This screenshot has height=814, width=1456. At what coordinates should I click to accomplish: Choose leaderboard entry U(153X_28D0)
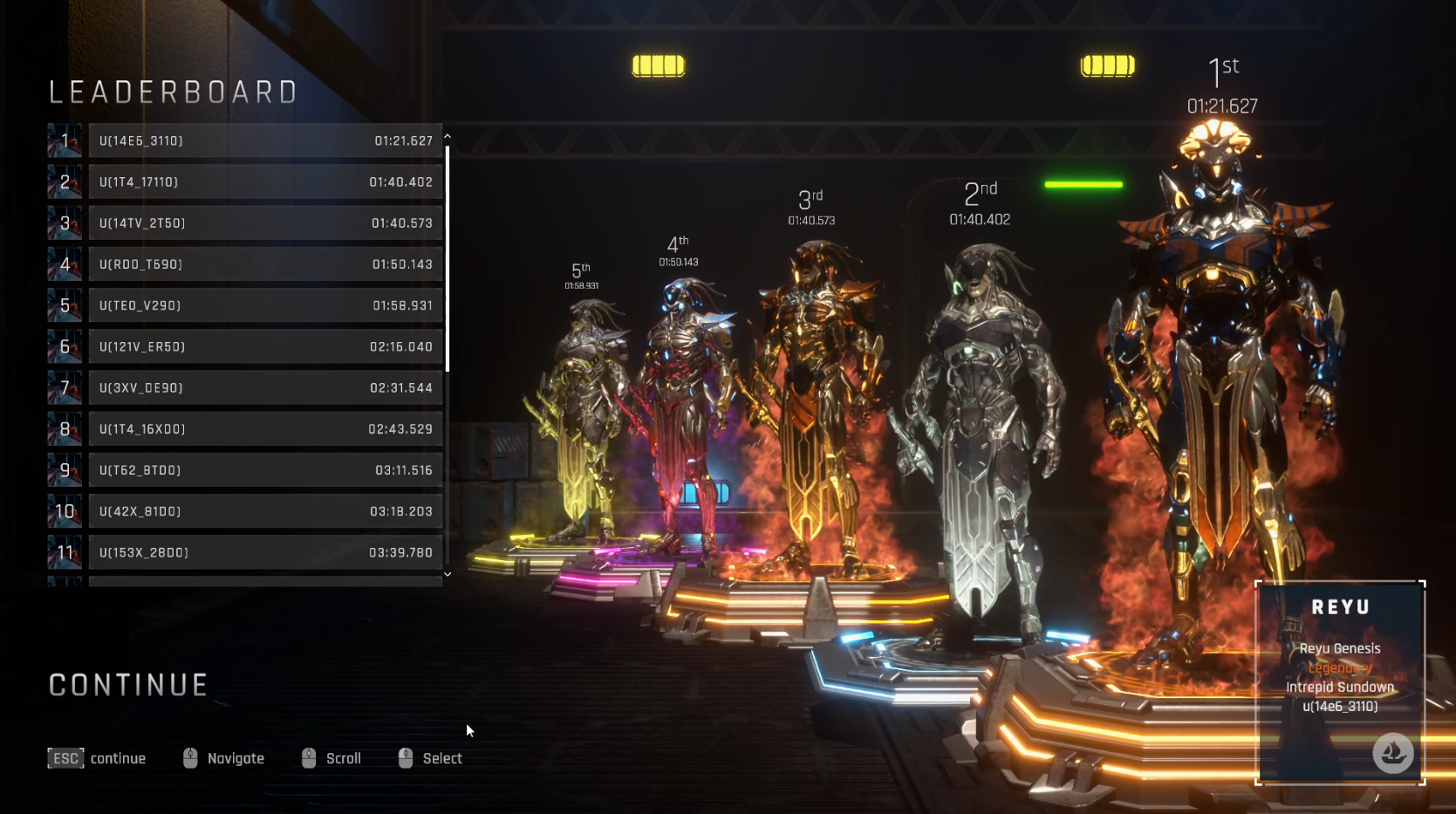click(x=265, y=553)
